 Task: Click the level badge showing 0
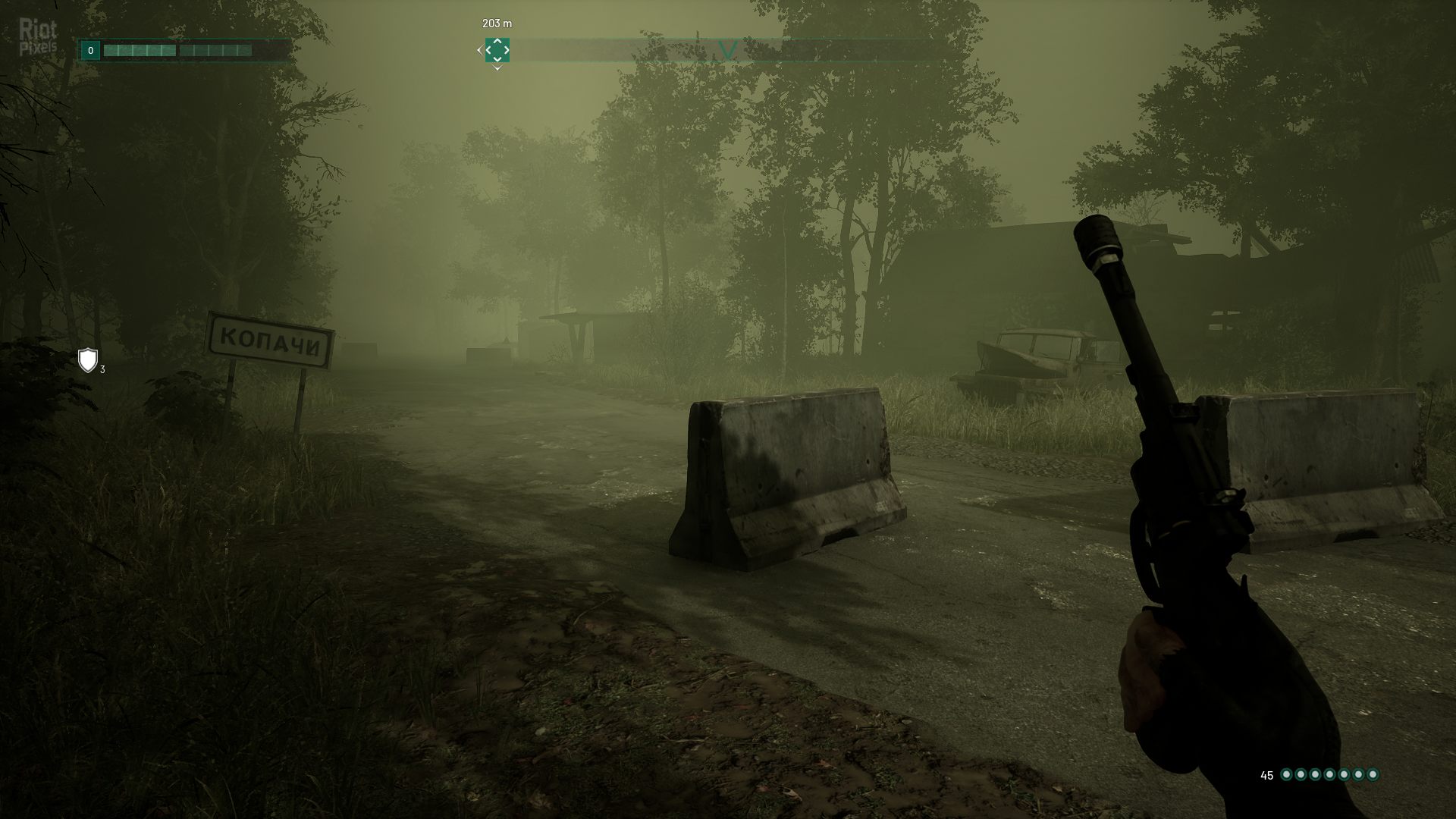pos(90,50)
